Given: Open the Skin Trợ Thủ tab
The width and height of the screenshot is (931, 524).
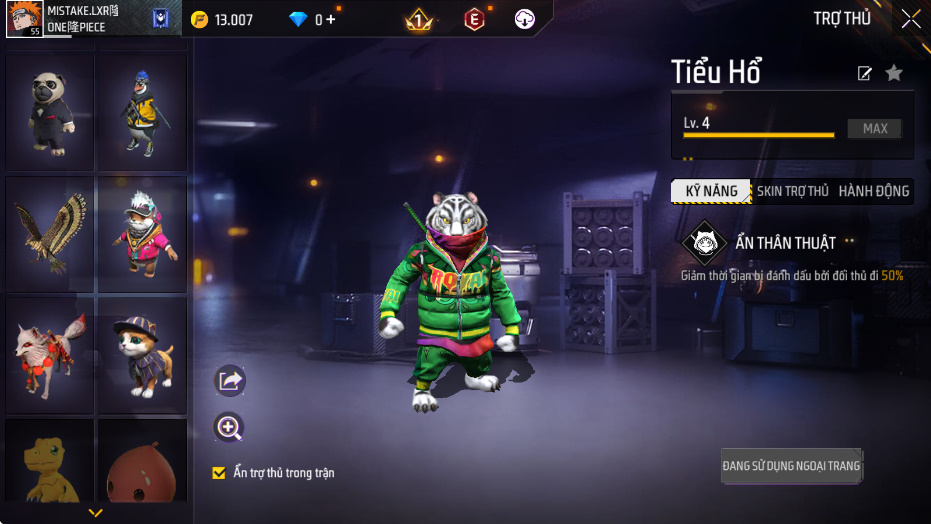Looking at the screenshot, I should click(x=792, y=191).
